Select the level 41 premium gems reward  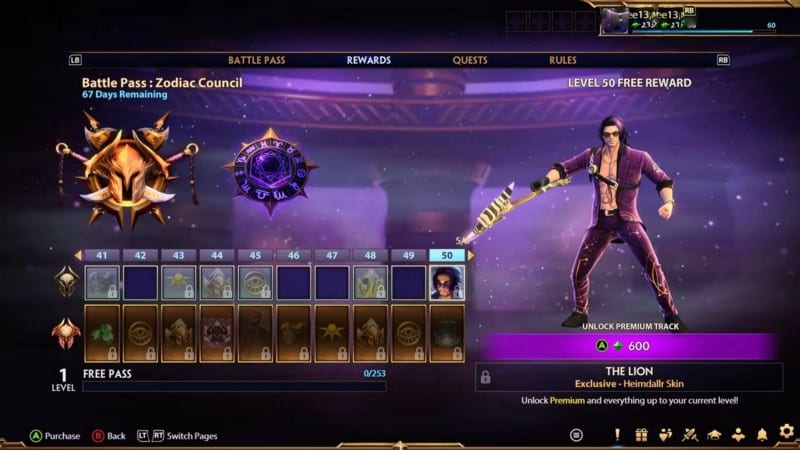point(102,333)
